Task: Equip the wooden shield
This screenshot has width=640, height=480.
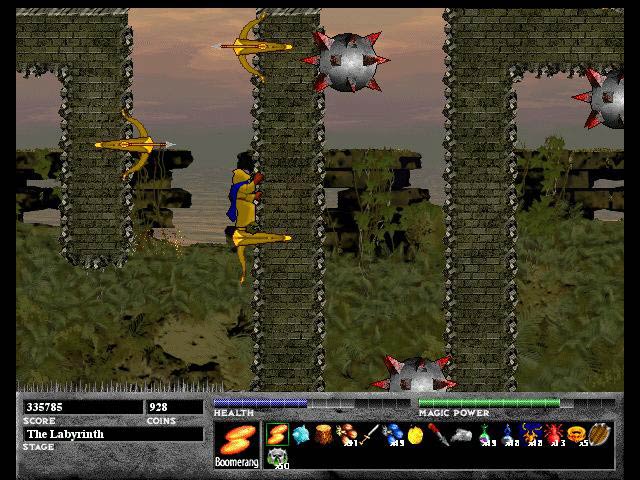Action: [599, 435]
